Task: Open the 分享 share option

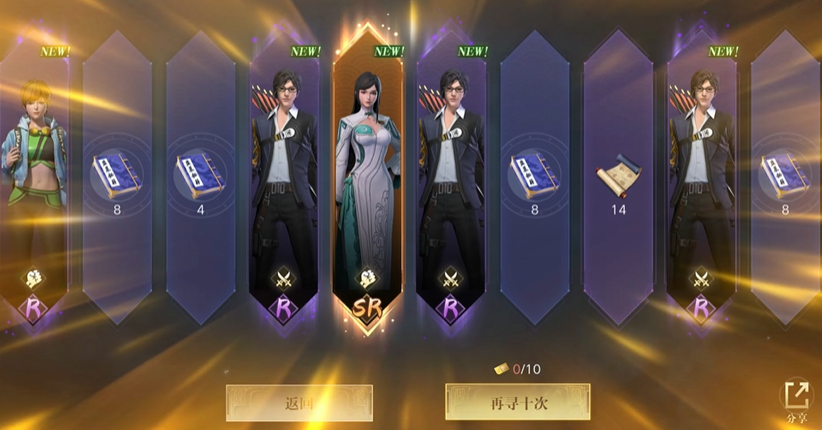Action: [x=796, y=400]
